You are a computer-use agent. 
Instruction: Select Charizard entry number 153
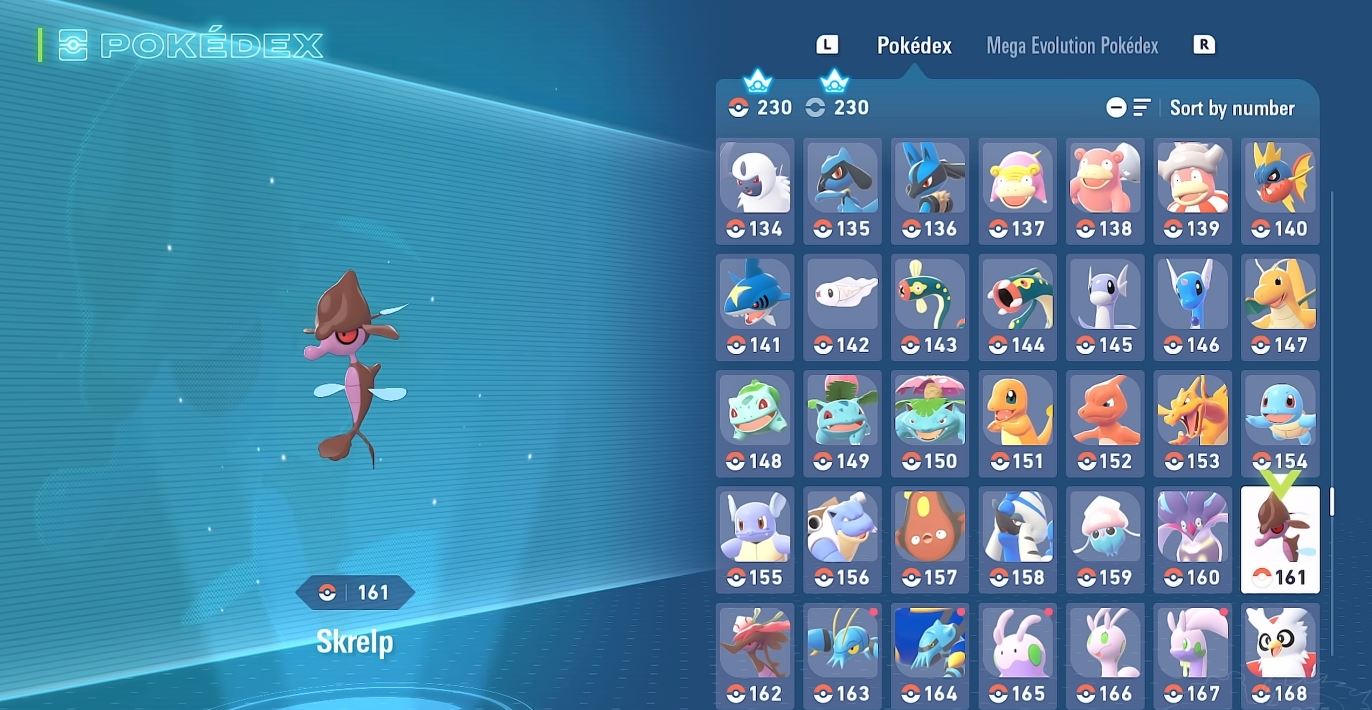(1193, 423)
